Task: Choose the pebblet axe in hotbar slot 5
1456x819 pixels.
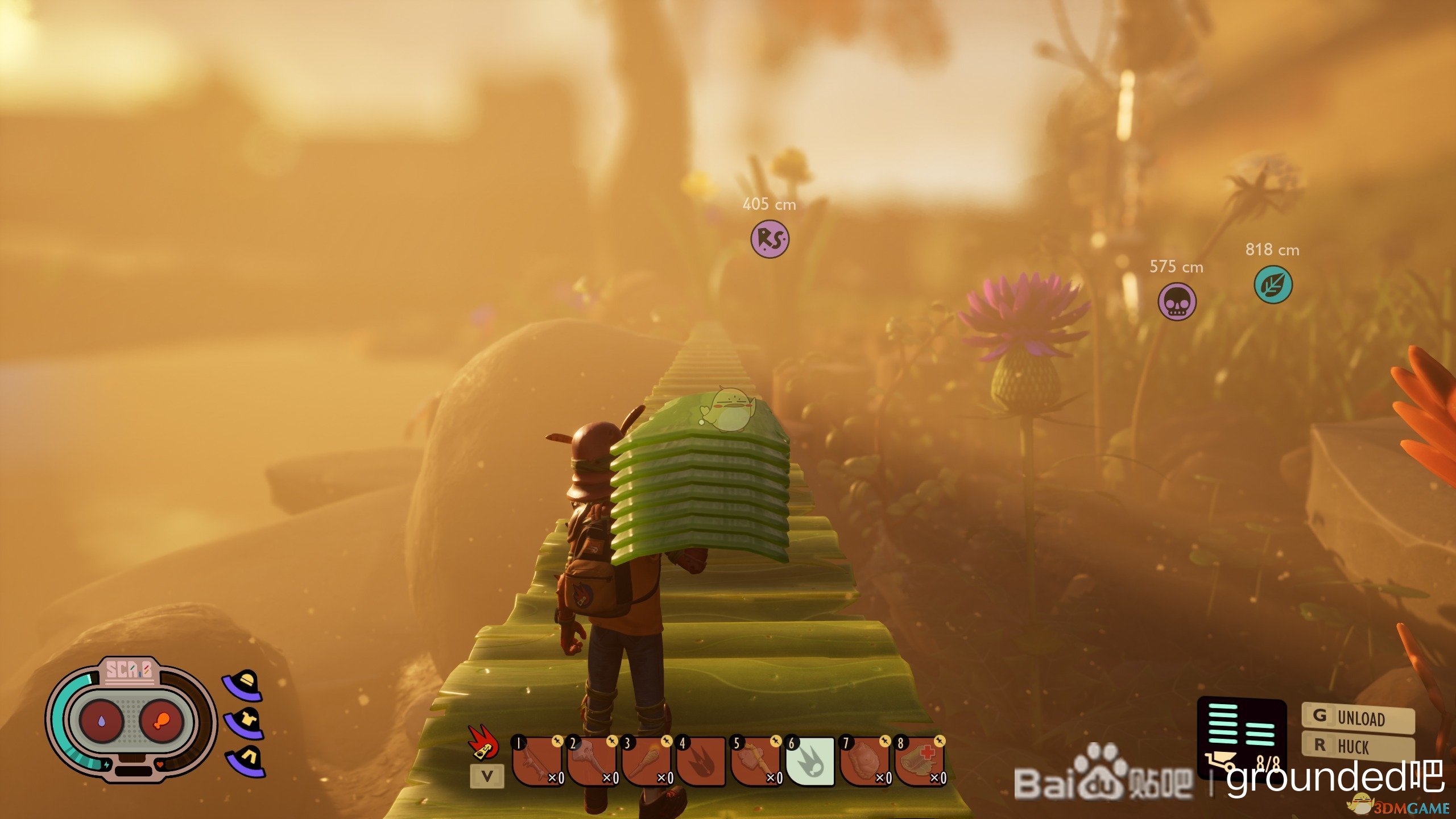Action: click(755, 761)
